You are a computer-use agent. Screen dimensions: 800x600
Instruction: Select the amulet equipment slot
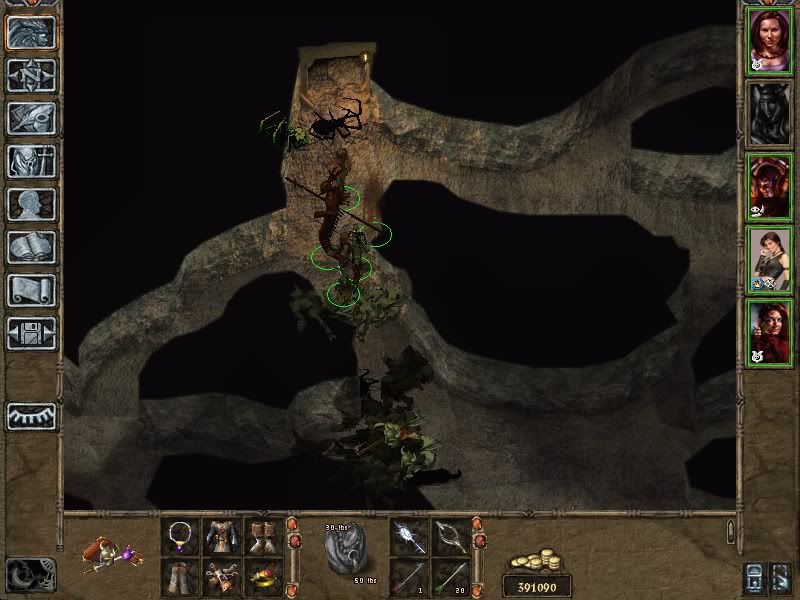181,537
